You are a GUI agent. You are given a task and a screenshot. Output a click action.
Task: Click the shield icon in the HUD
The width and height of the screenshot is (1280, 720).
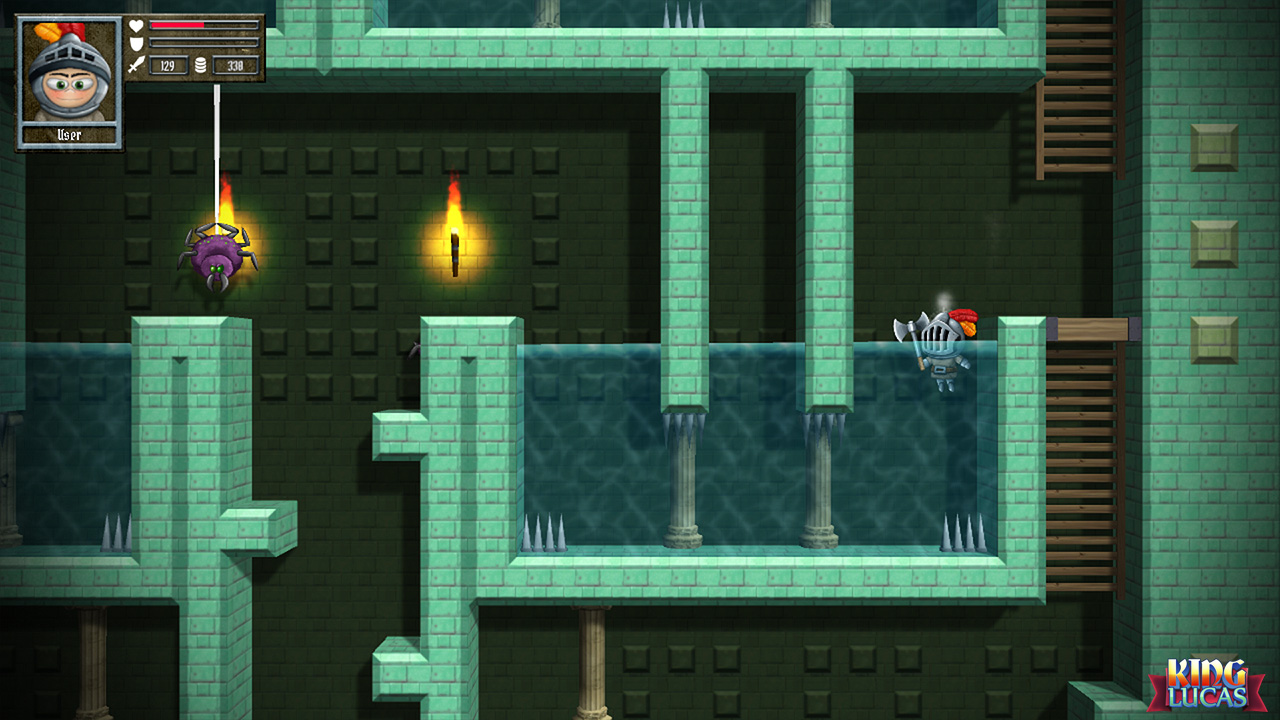click(136, 43)
